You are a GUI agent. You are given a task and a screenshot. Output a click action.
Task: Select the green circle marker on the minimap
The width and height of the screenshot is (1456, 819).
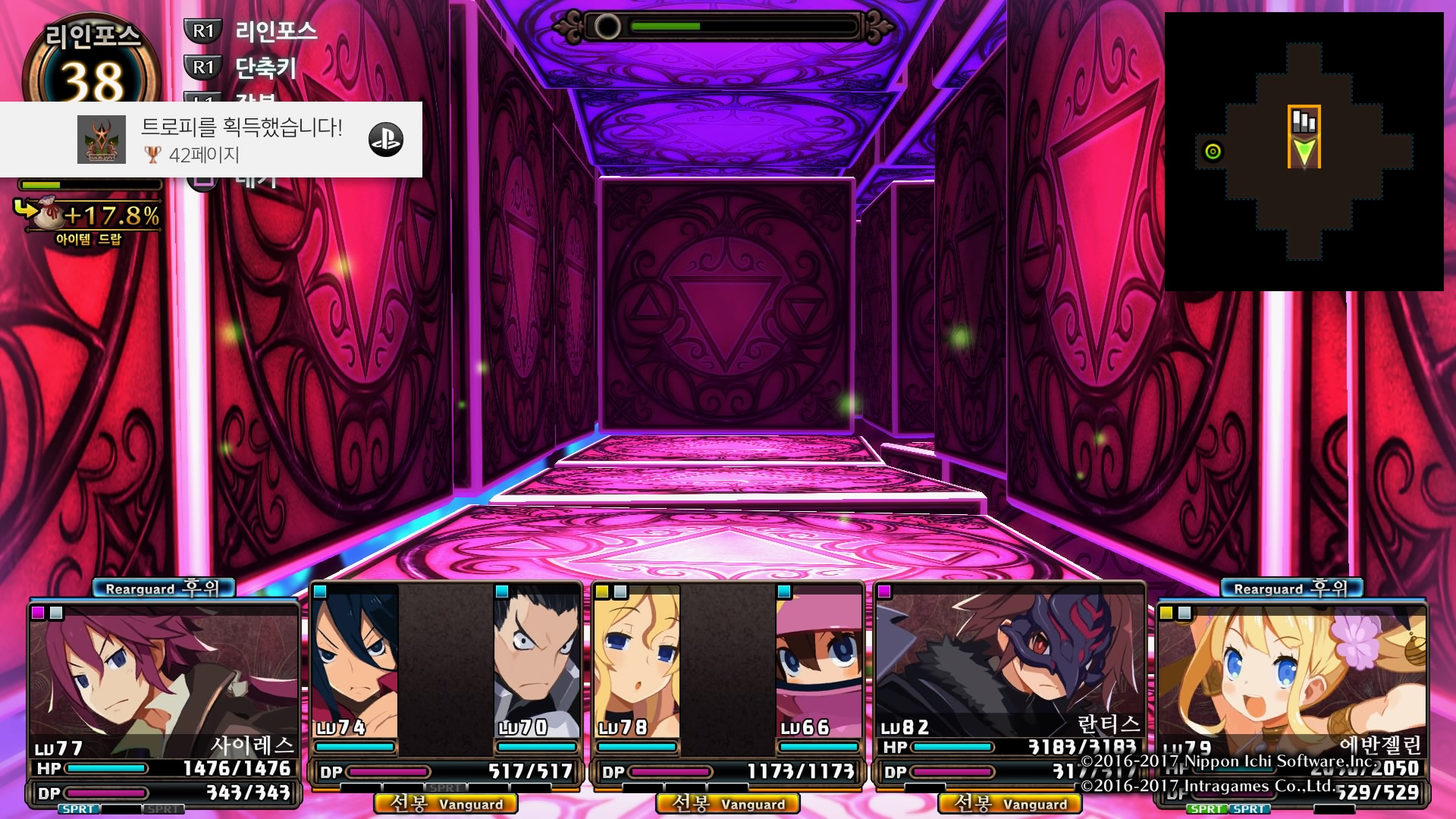point(1213,152)
